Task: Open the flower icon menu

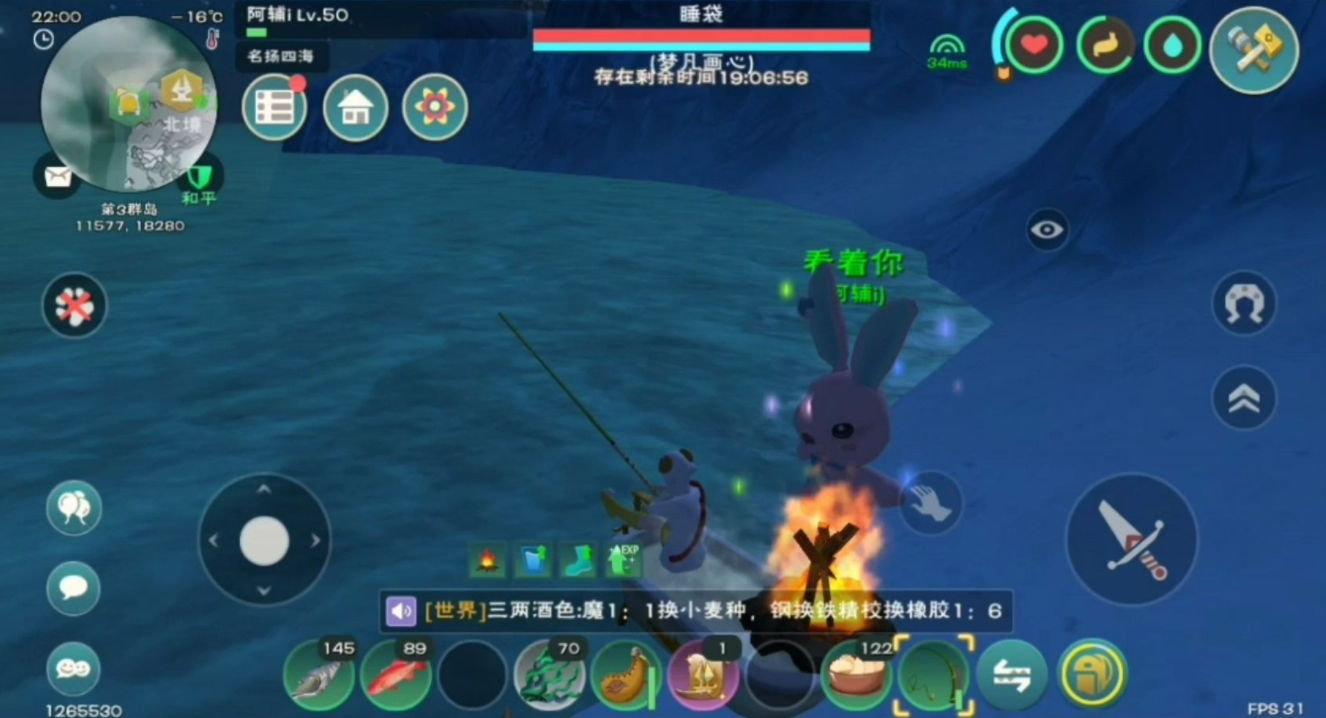Action: (x=435, y=108)
